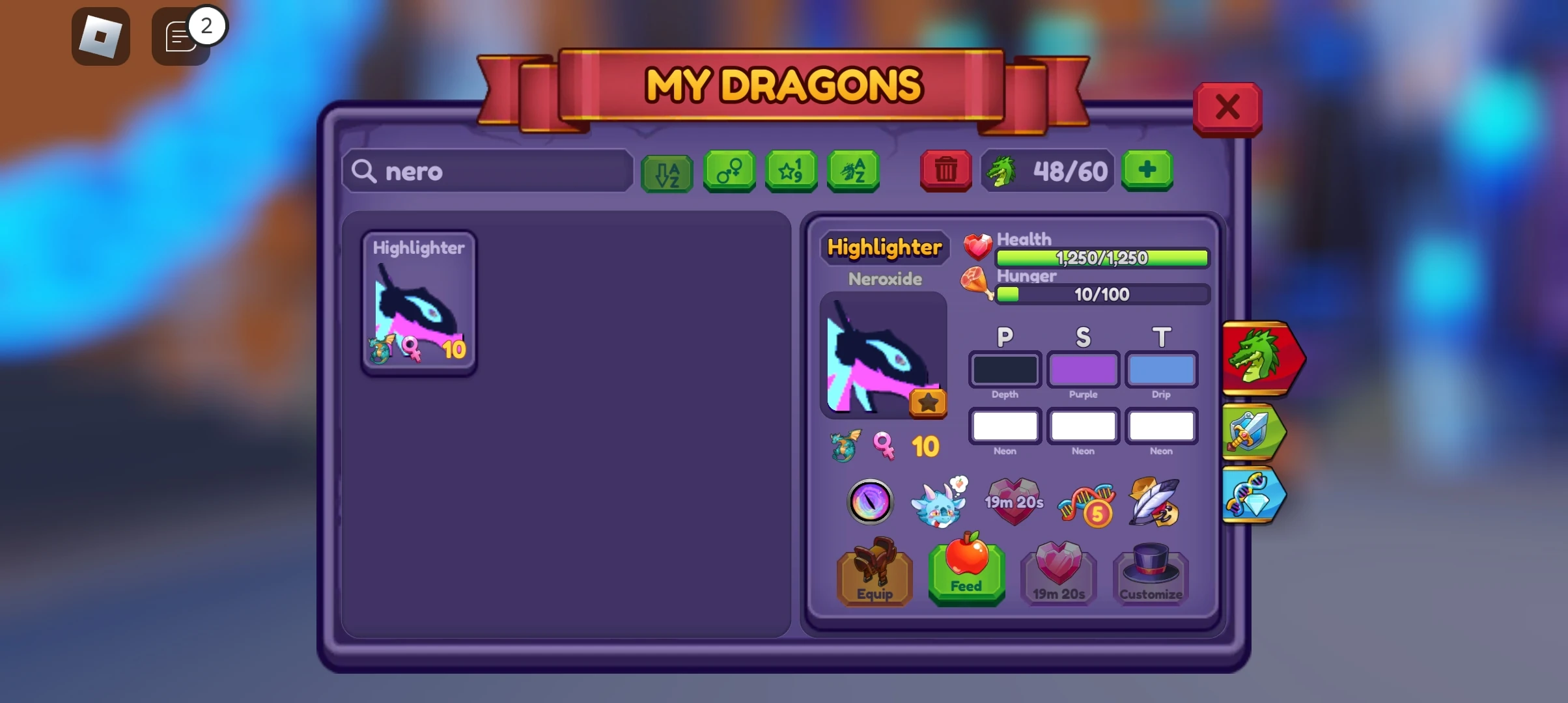Viewport: 1568px width, 703px height.
Task: Select the dragon head side panel tab
Action: point(1258,358)
